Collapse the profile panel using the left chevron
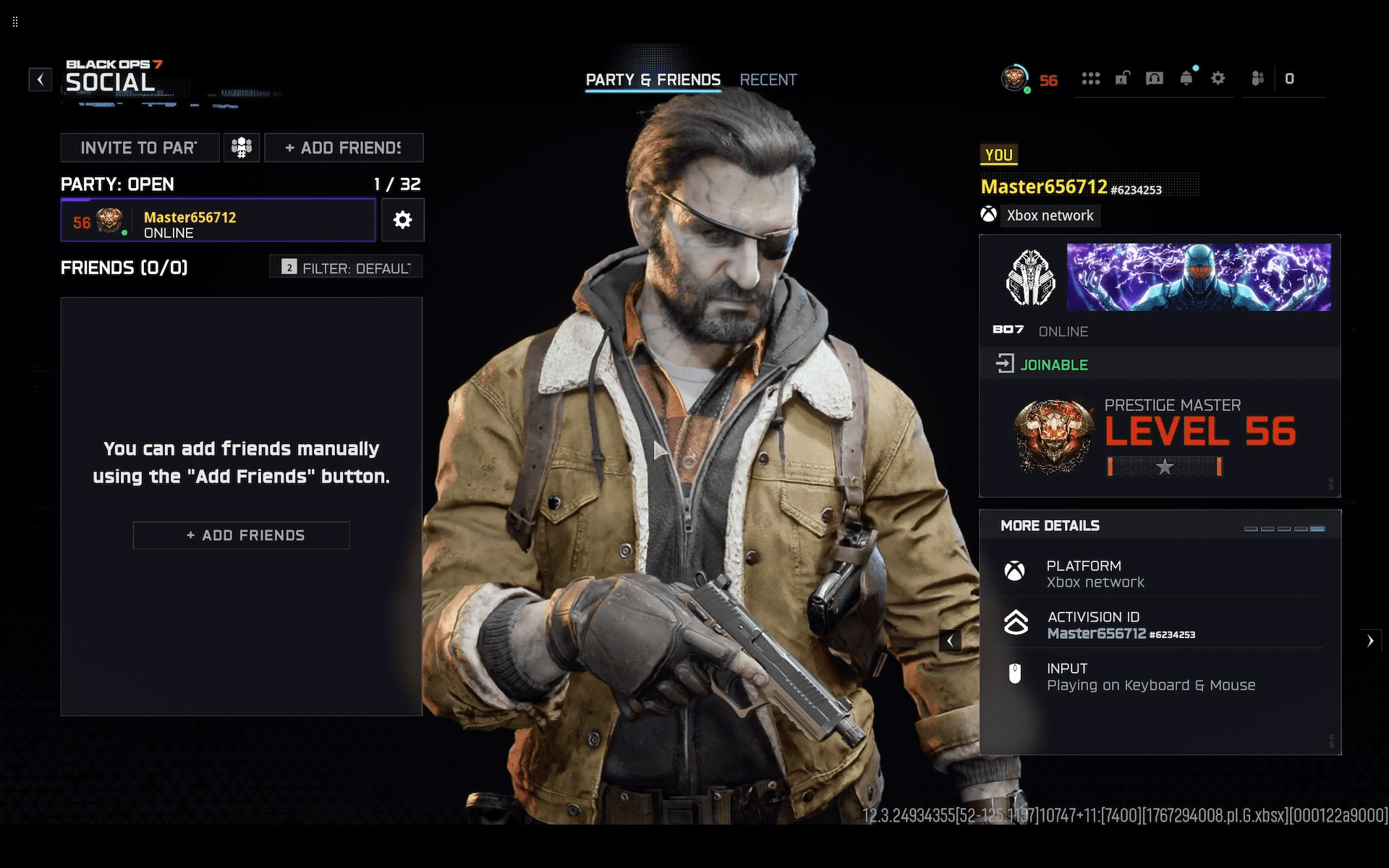 [951, 640]
